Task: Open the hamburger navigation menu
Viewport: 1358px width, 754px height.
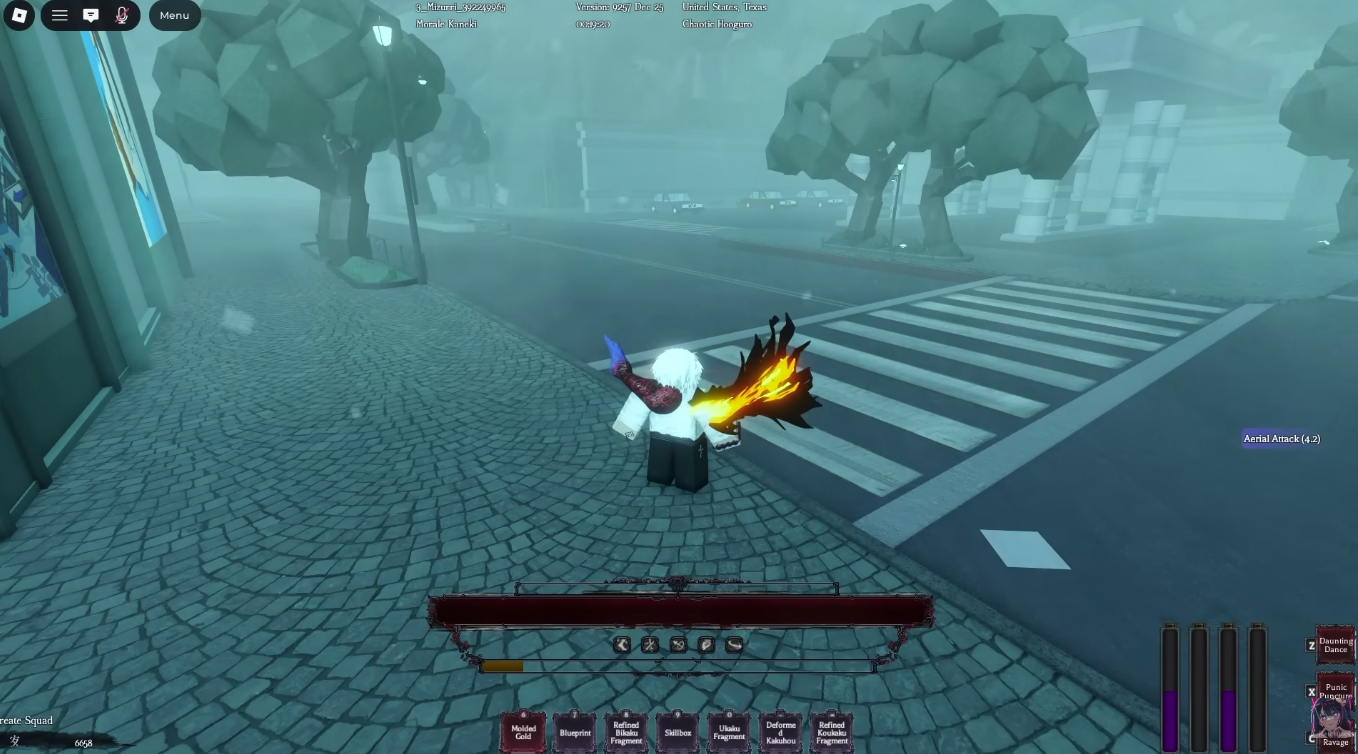Action: click(x=59, y=15)
